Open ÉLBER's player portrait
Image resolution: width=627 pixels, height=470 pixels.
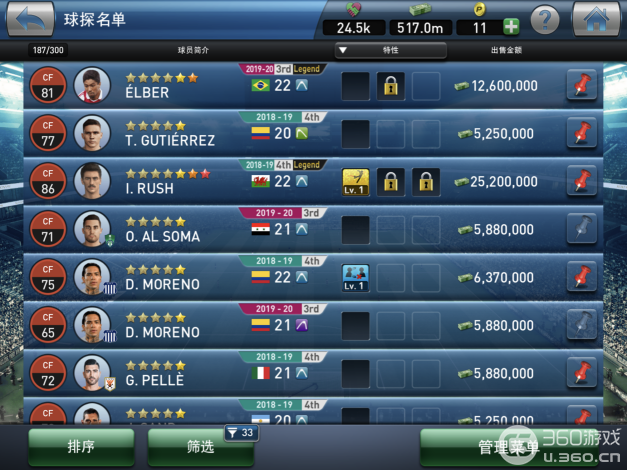click(91, 86)
